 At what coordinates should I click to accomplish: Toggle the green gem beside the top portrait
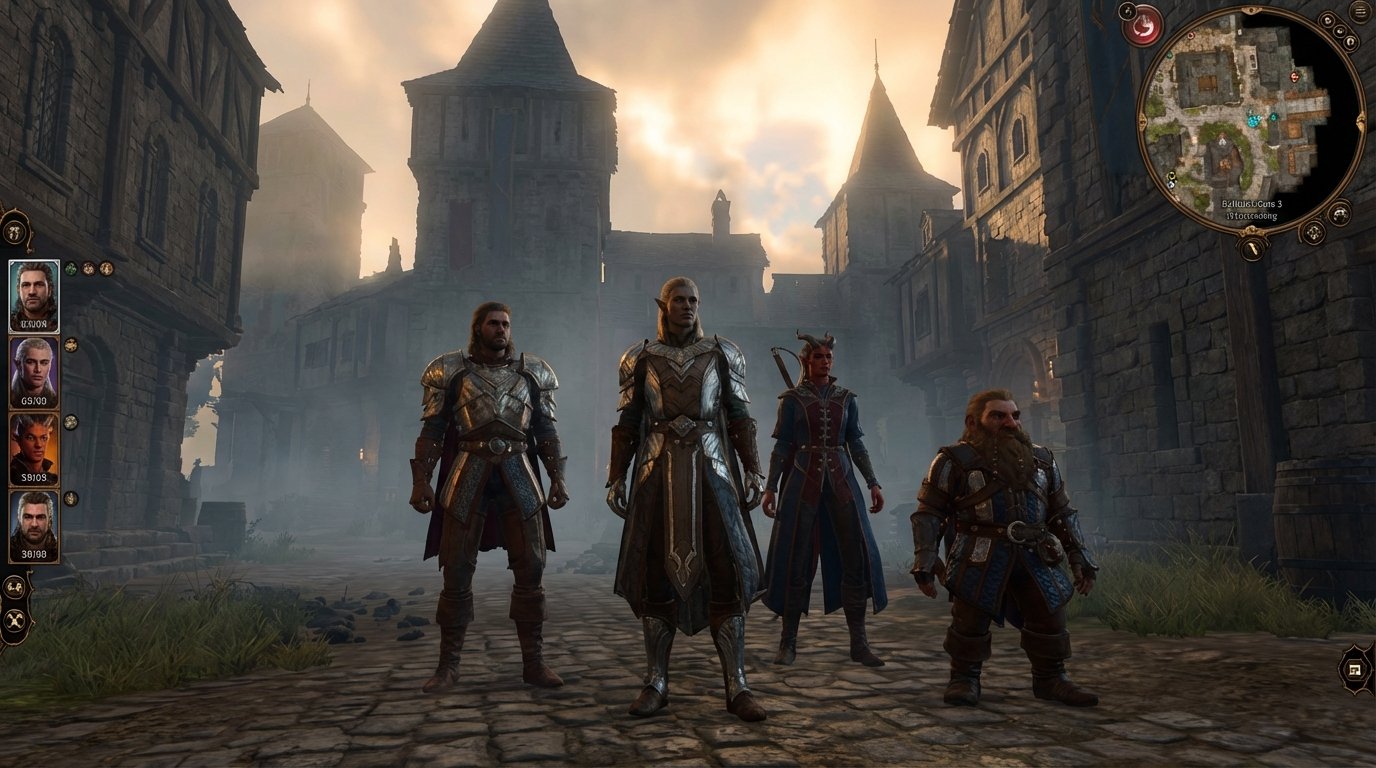click(70, 269)
